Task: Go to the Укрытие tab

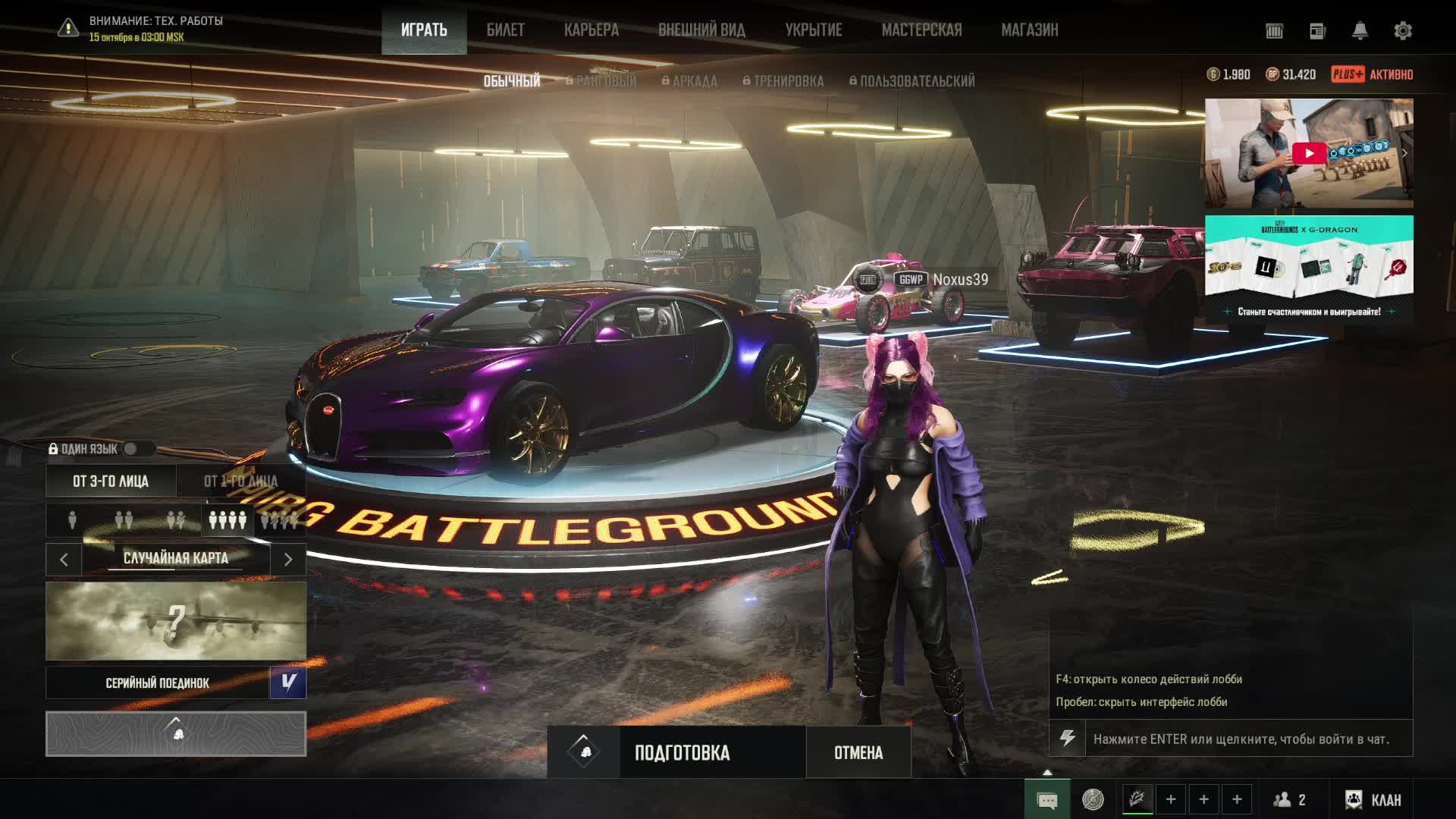Action: [x=813, y=30]
